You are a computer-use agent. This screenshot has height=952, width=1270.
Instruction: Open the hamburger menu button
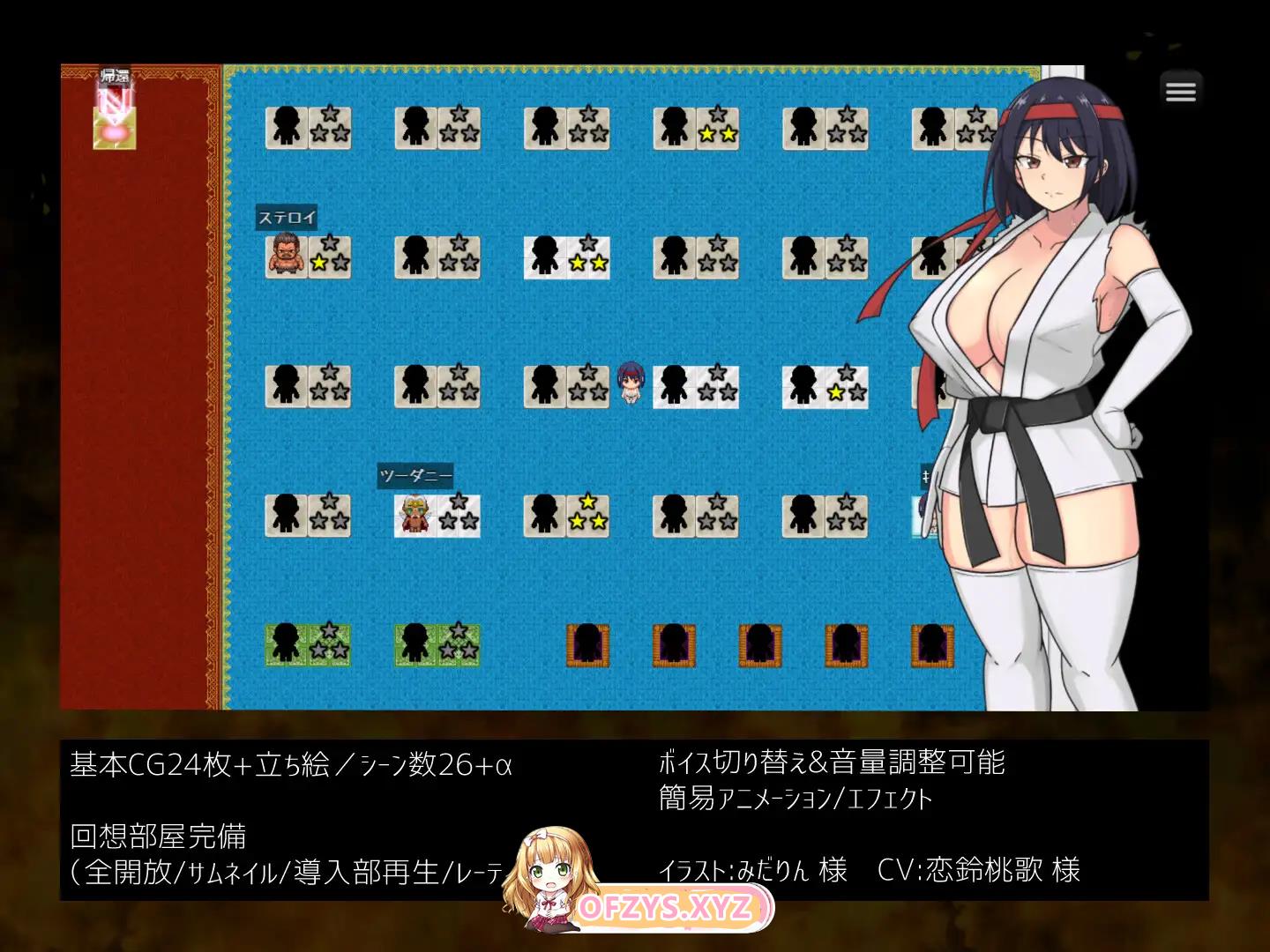[x=1180, y=91]
